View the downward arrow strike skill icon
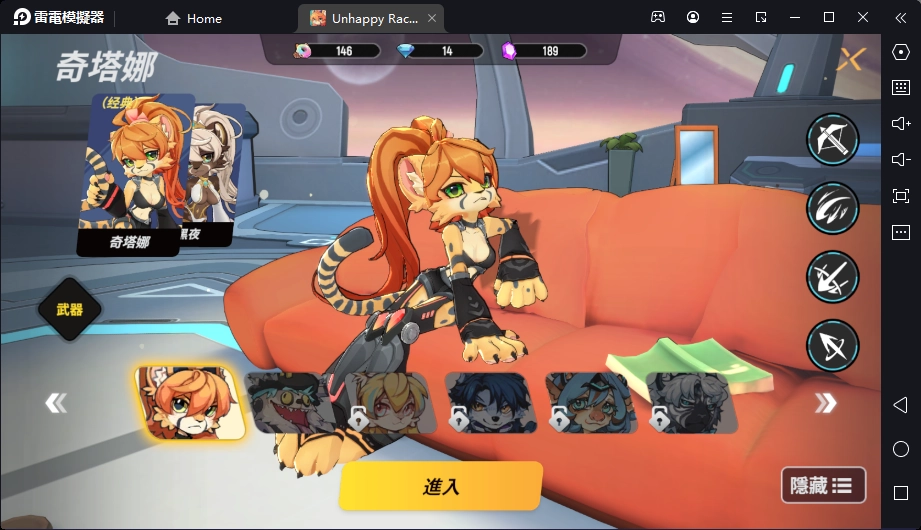This screenshot has height=530, width=921. coord(832,277)
